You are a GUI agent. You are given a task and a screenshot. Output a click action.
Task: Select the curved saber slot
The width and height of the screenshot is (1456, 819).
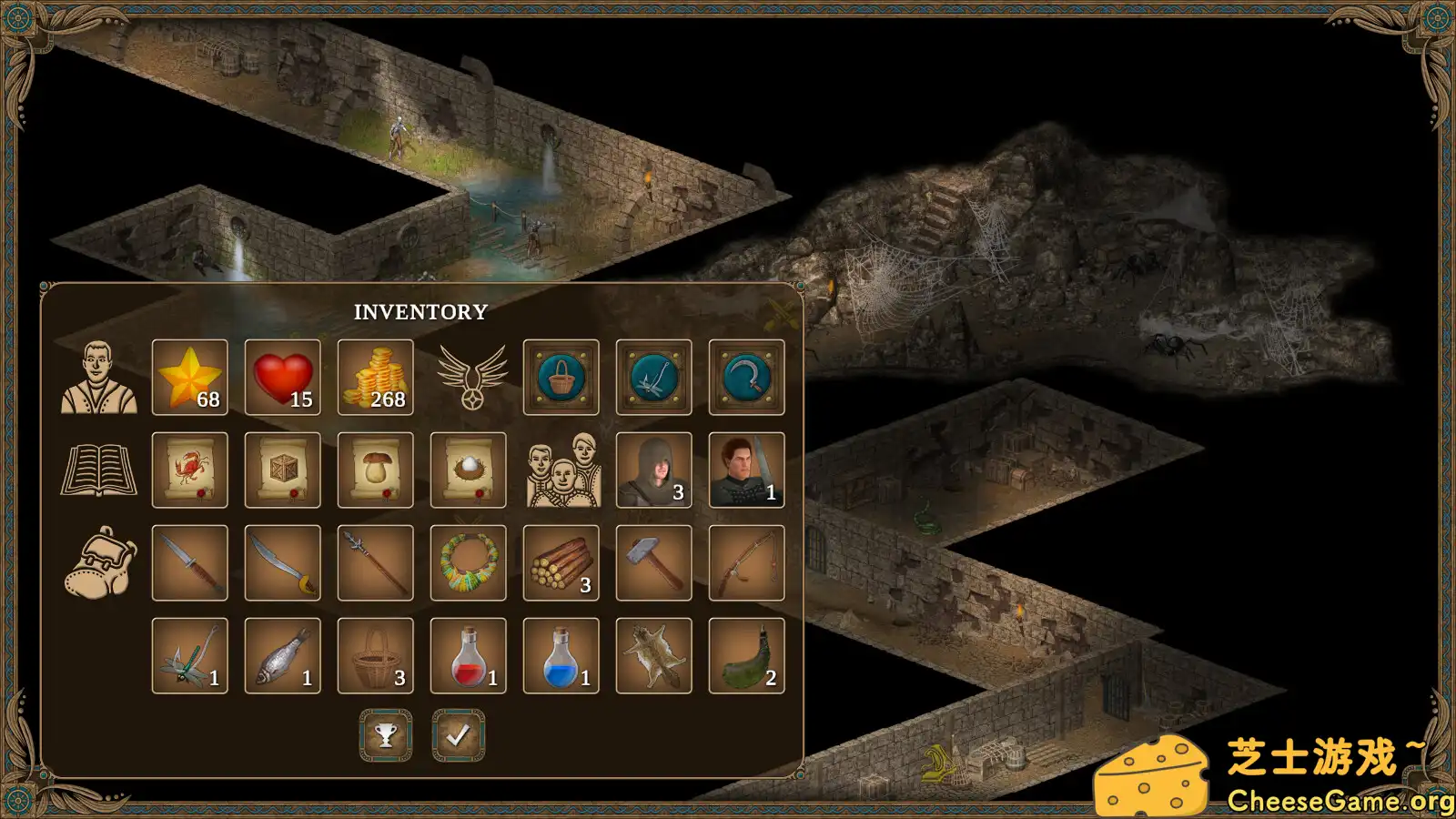pyautogui.click(x=282, y=562)
